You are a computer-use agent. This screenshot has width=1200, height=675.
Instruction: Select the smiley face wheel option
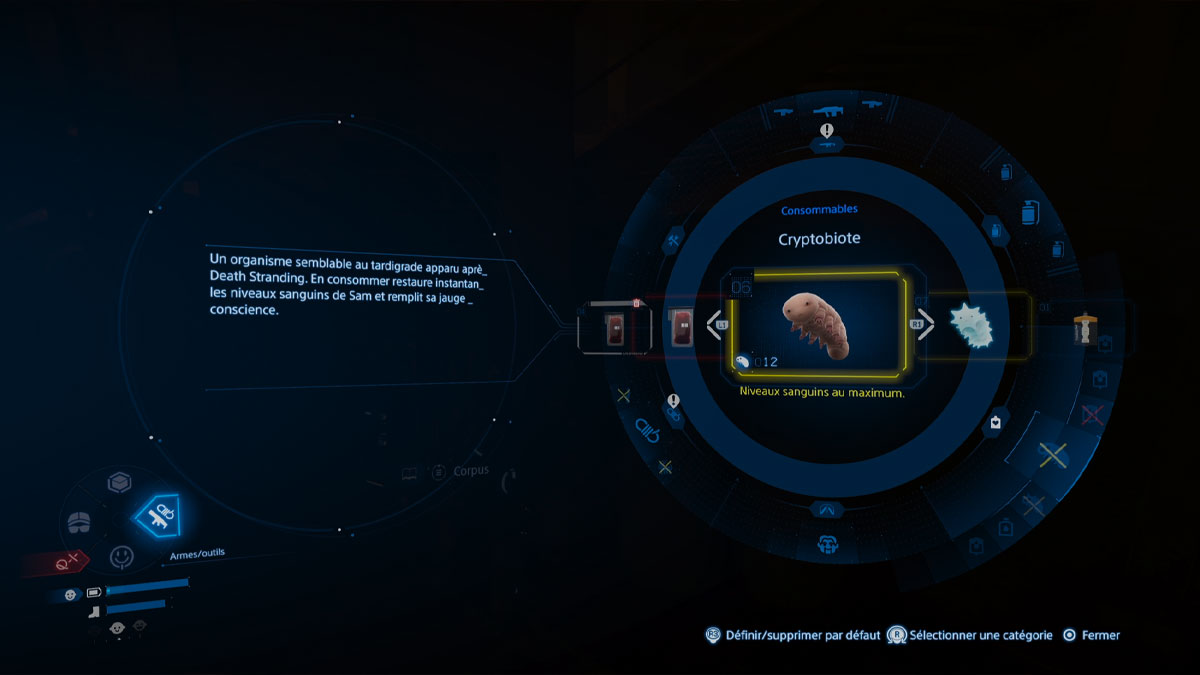click(x=121, y=555)
